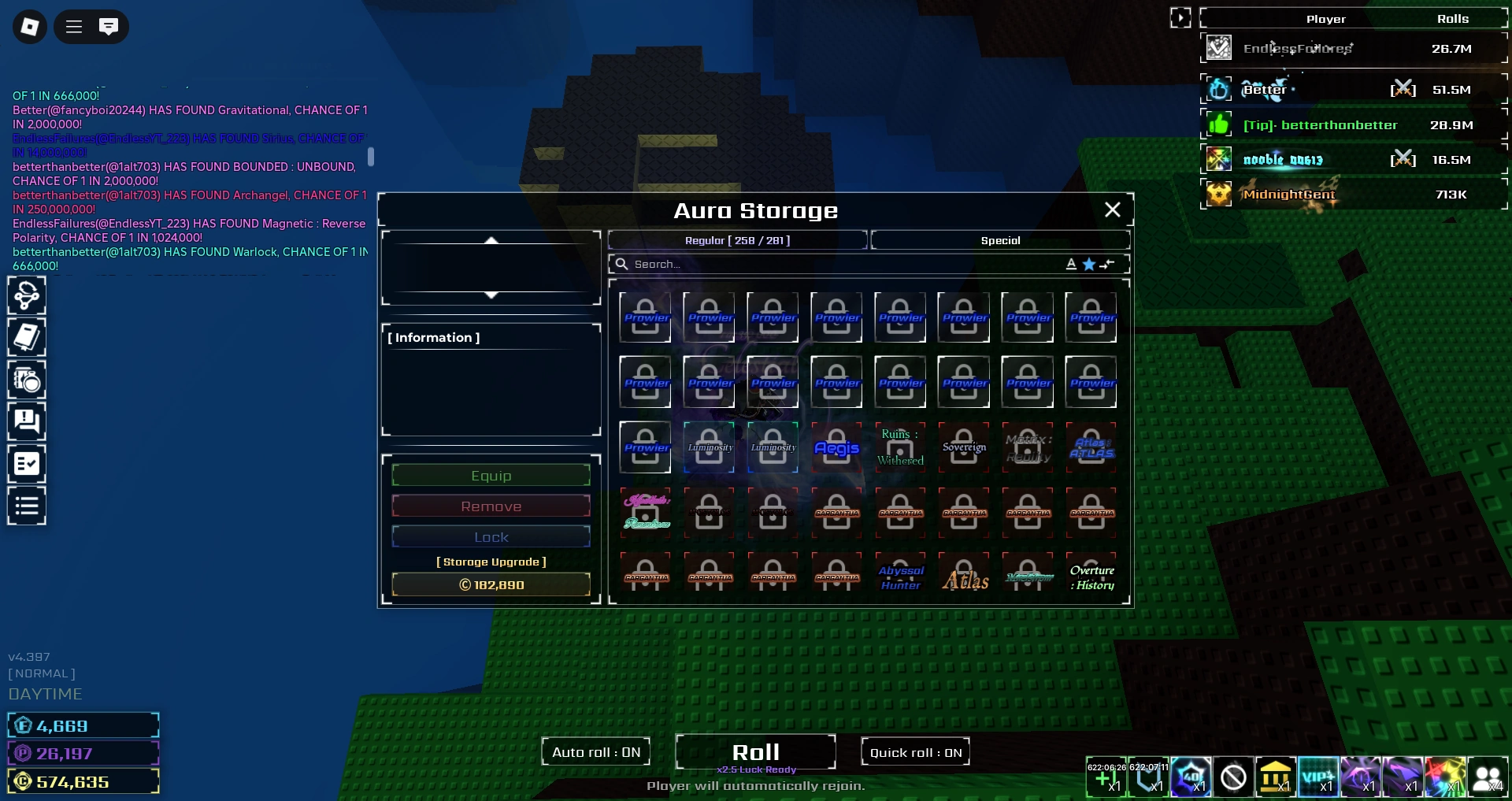Screen dimensions: 1512x801
Task: Open the announcements chat icon
Action: [27, 421]
